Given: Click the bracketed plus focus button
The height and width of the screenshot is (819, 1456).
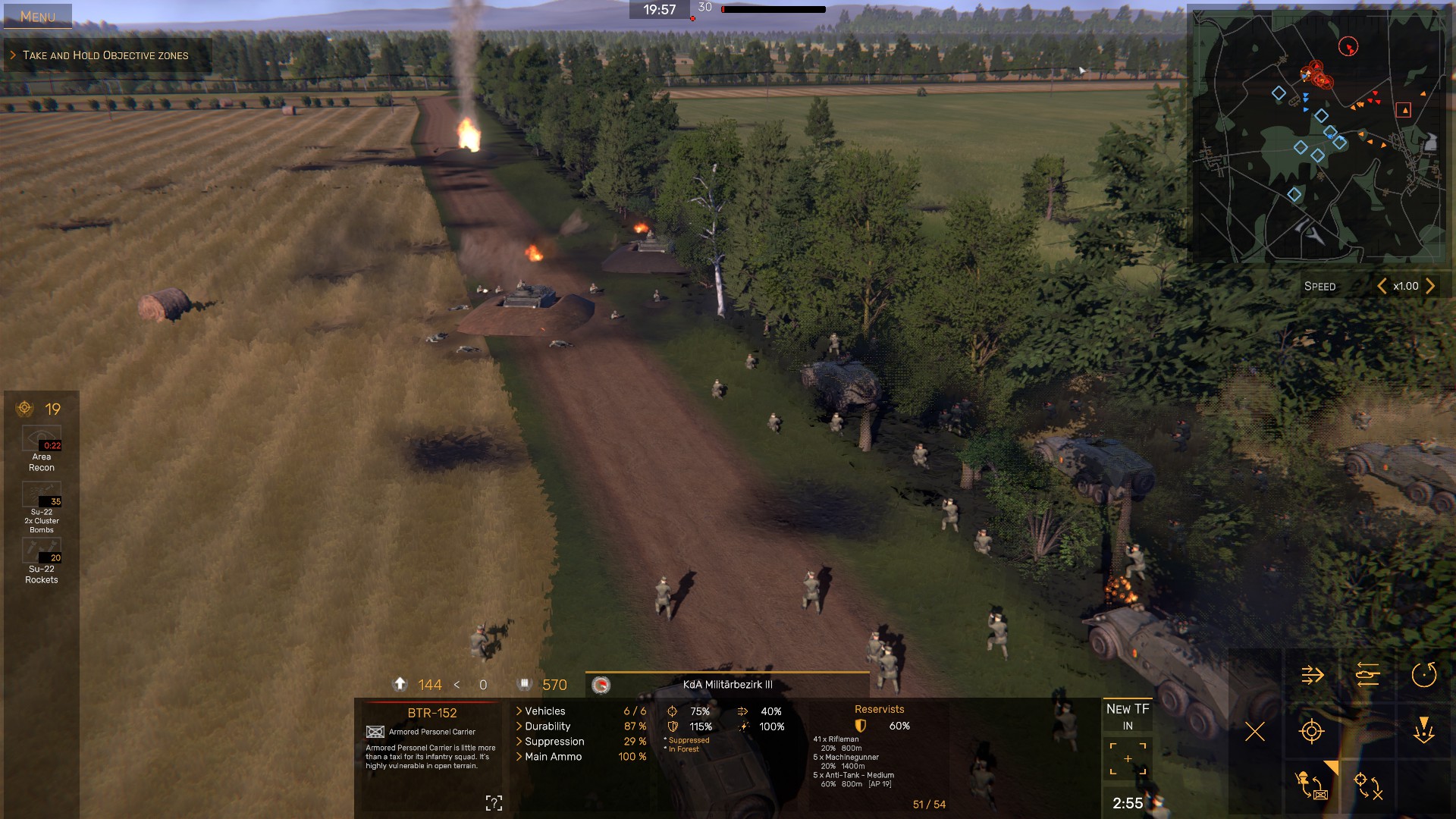Looking at the screenshot, I should (x=1128, y=759).
